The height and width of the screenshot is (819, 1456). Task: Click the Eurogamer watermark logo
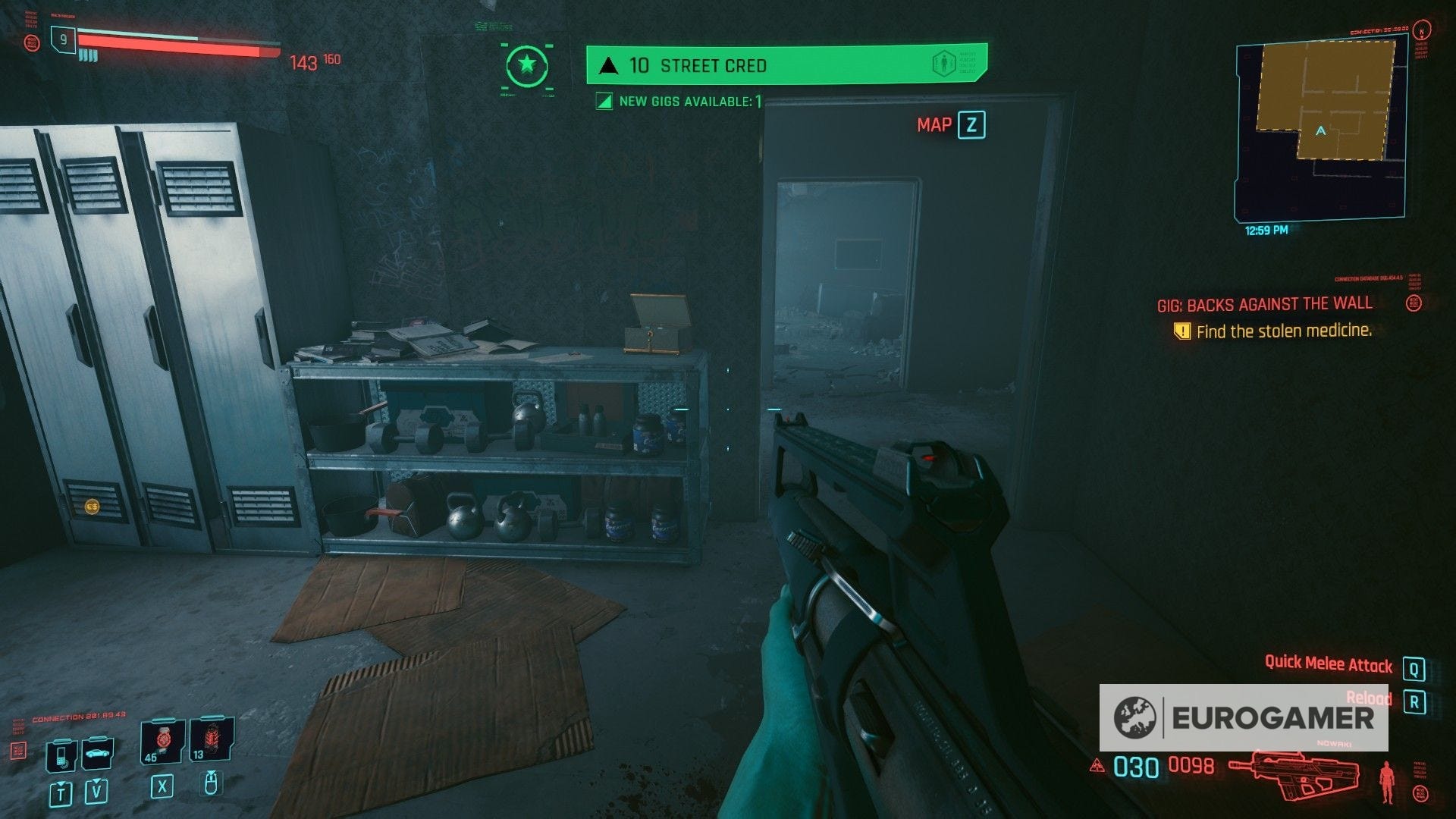tap(1244, 717)
